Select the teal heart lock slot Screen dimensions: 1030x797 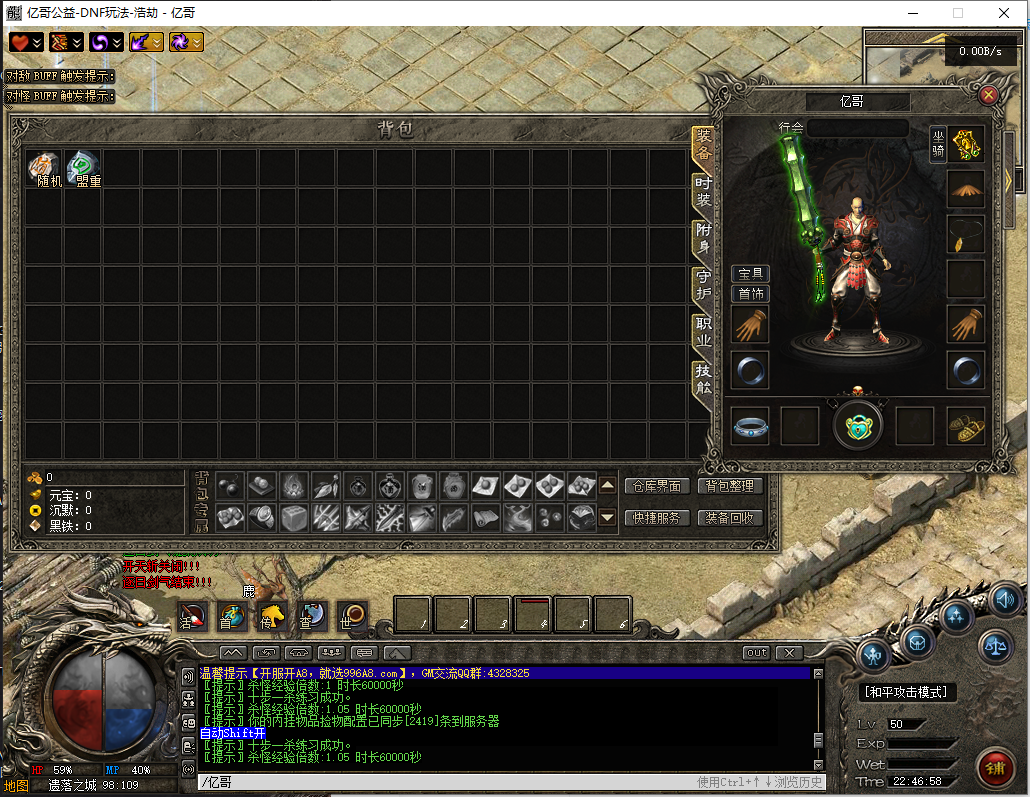point(858,424)
